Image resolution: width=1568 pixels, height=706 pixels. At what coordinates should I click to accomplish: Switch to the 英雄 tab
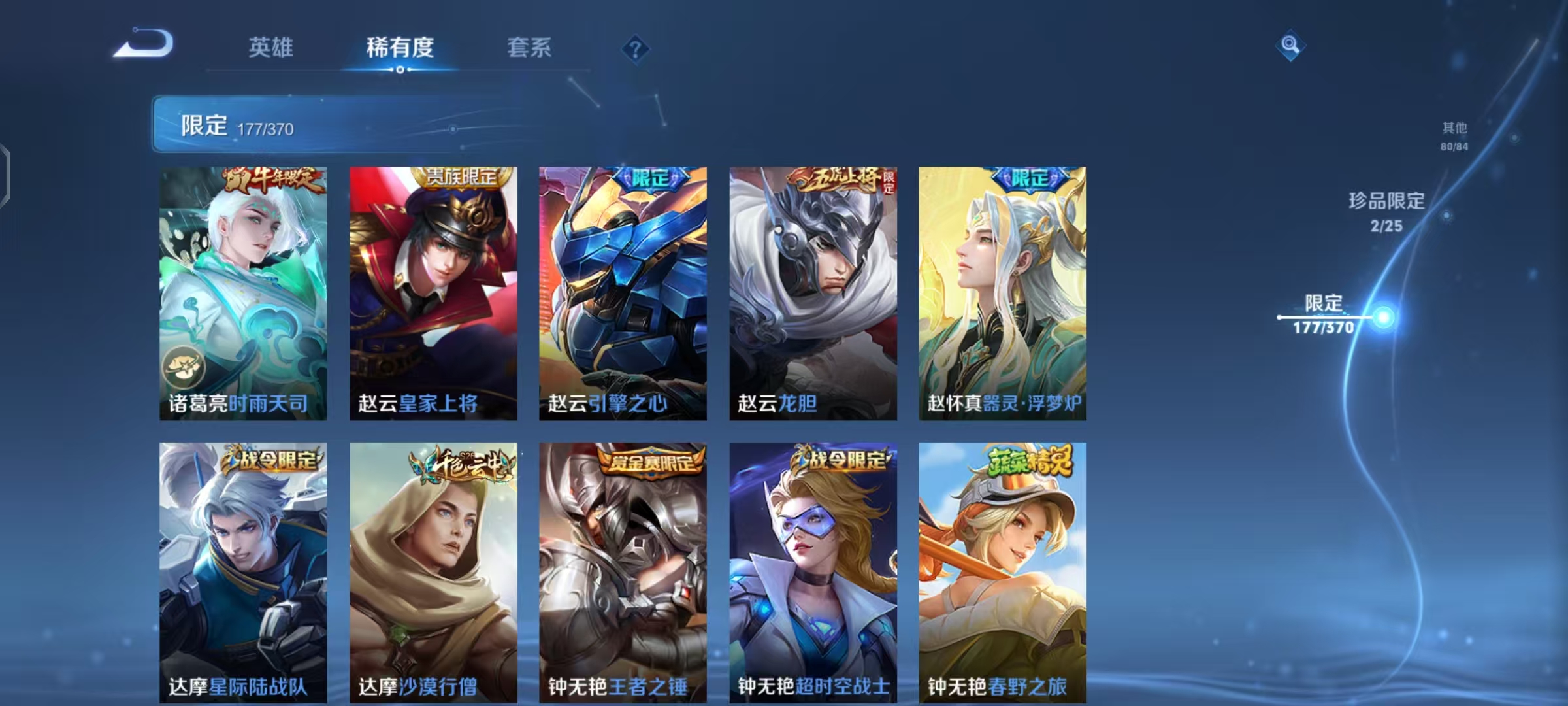tap(270, 47)
